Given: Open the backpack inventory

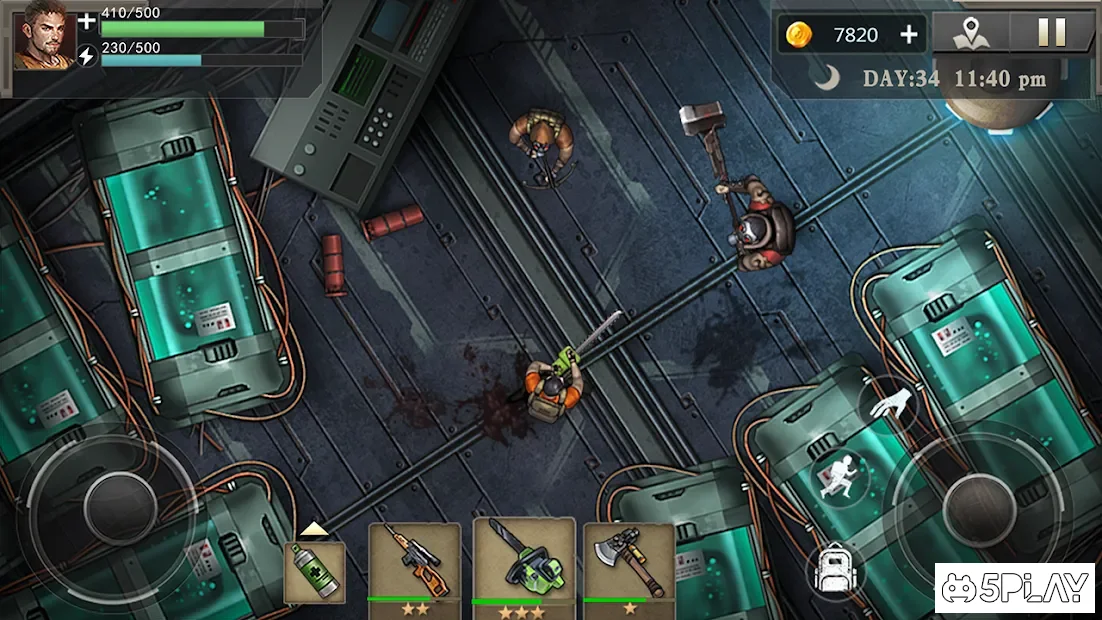Looking at the screenshot, I should [833, 570].
